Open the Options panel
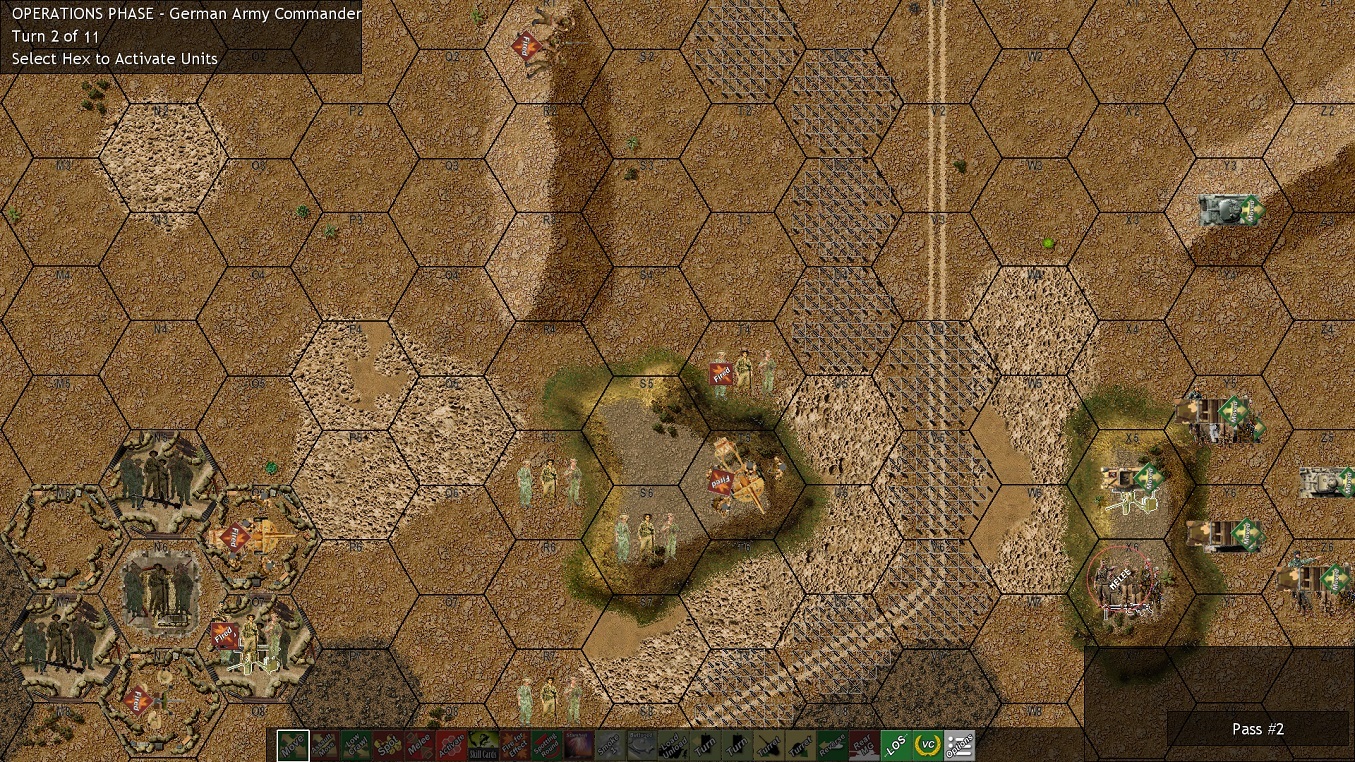The image size is (1355, 762). click(x=958, y=745)
